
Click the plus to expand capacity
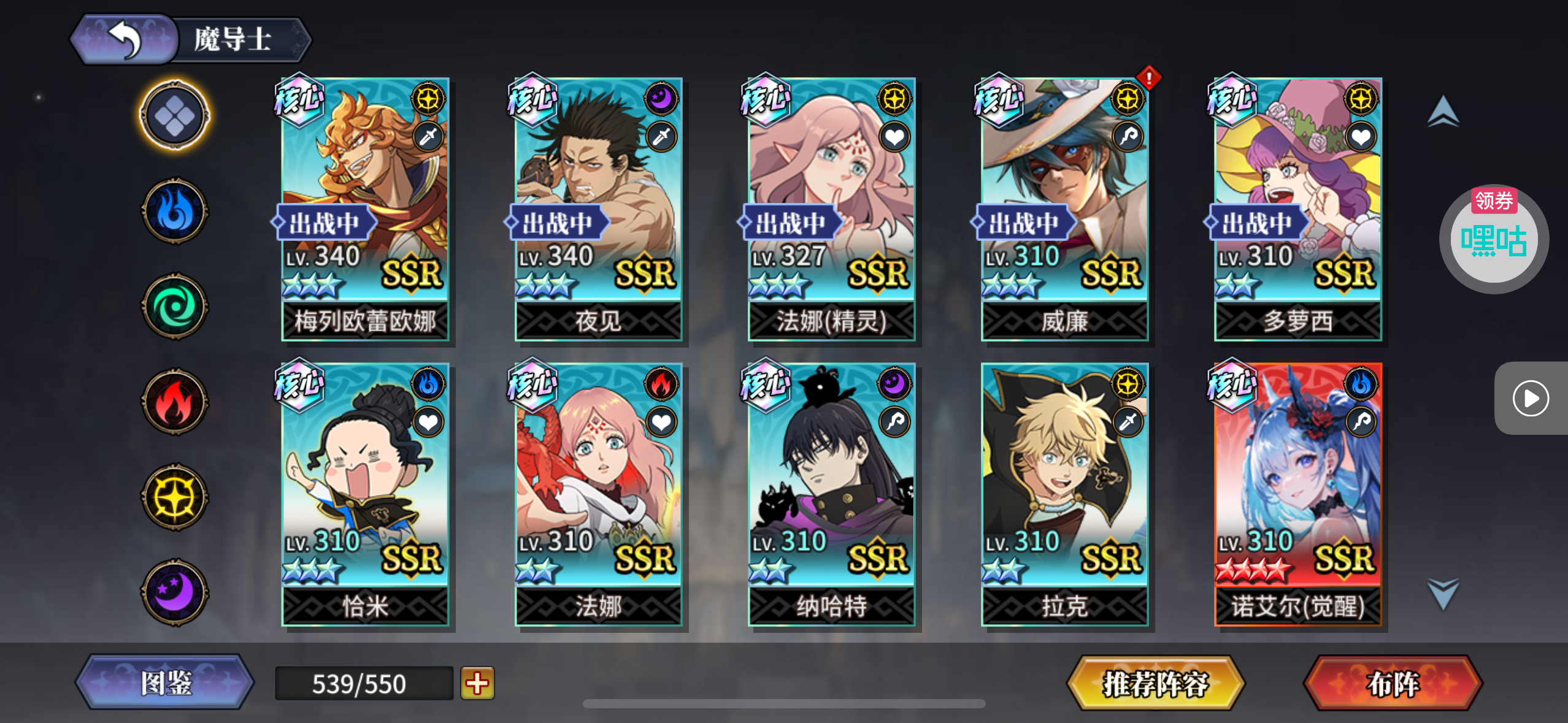(x=477, y=683)
